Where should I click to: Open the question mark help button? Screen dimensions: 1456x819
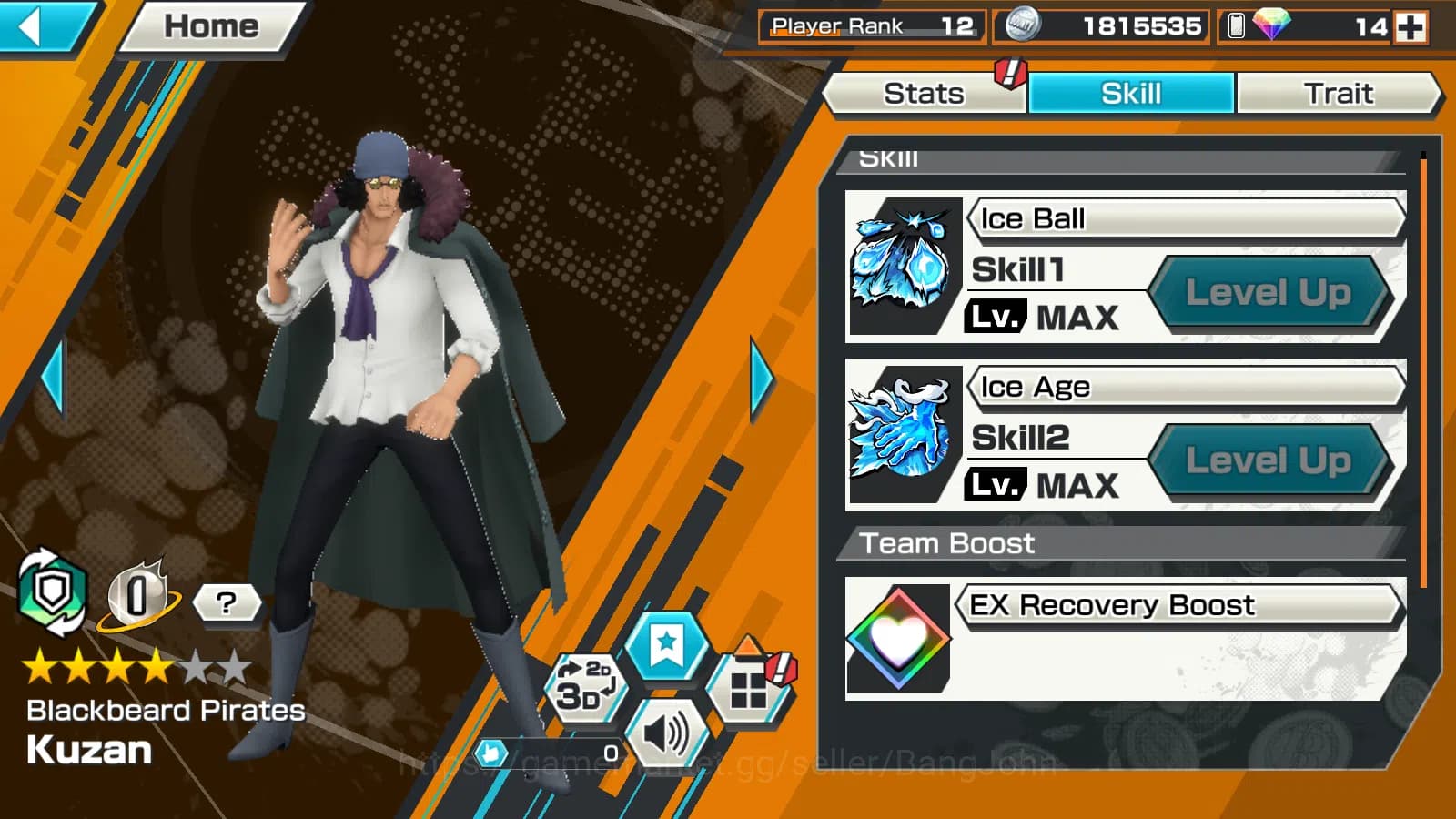(226, 602)
